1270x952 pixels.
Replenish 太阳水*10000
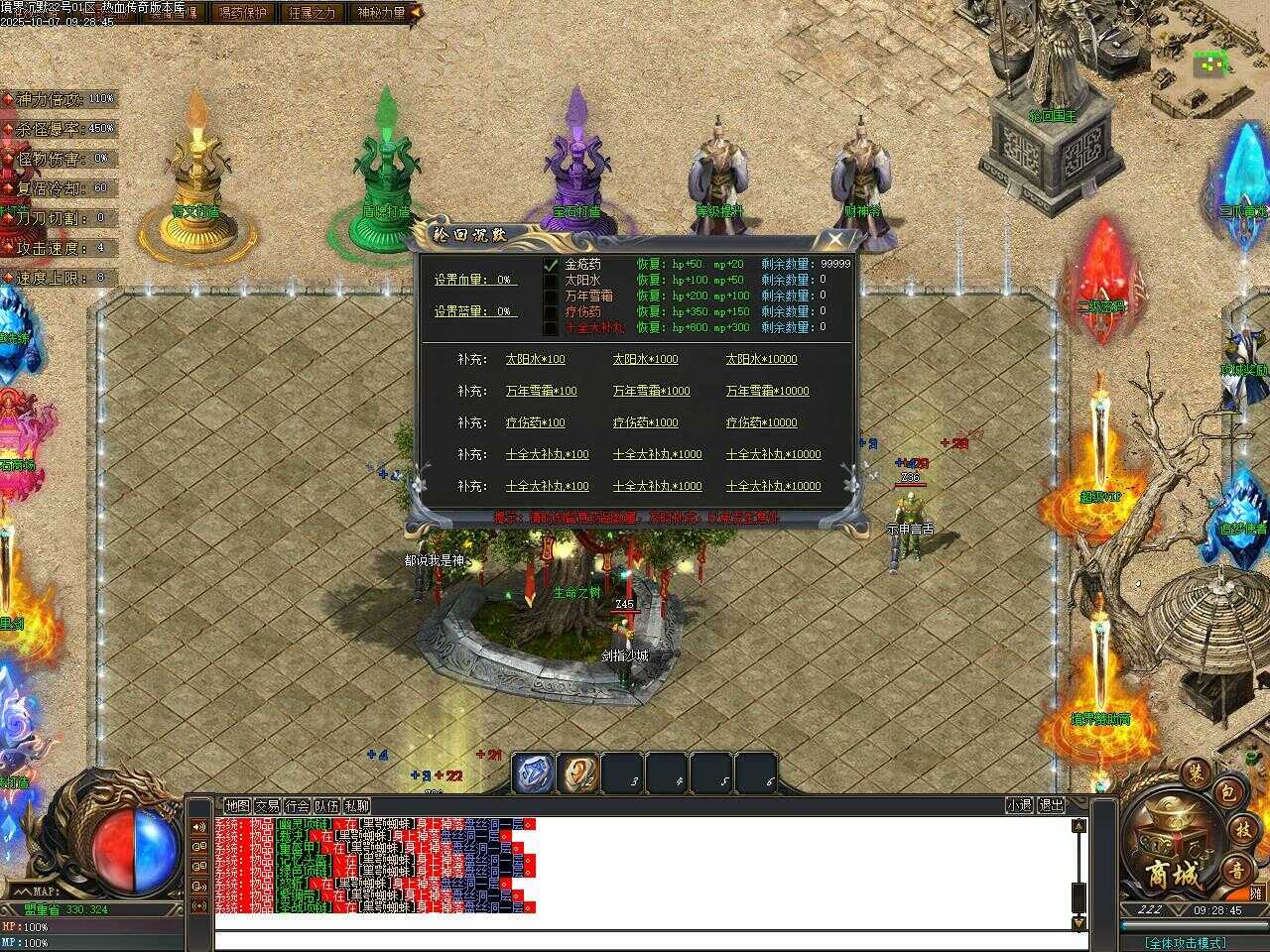pyautogui.click(x=761, y=360)
